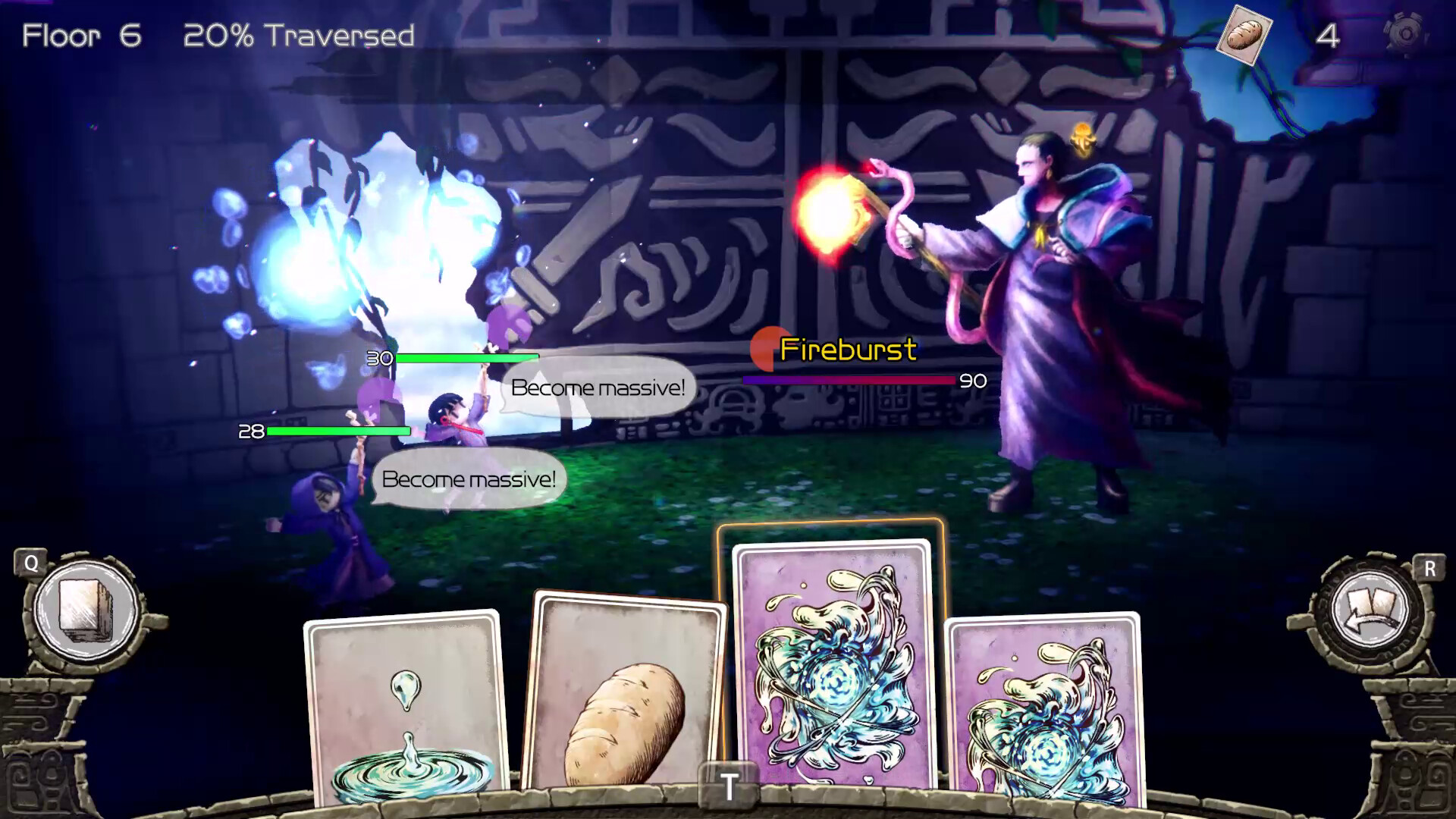1456x819 pixels.
Task: Open the draw pile deck icon
Action: (86, 611)
